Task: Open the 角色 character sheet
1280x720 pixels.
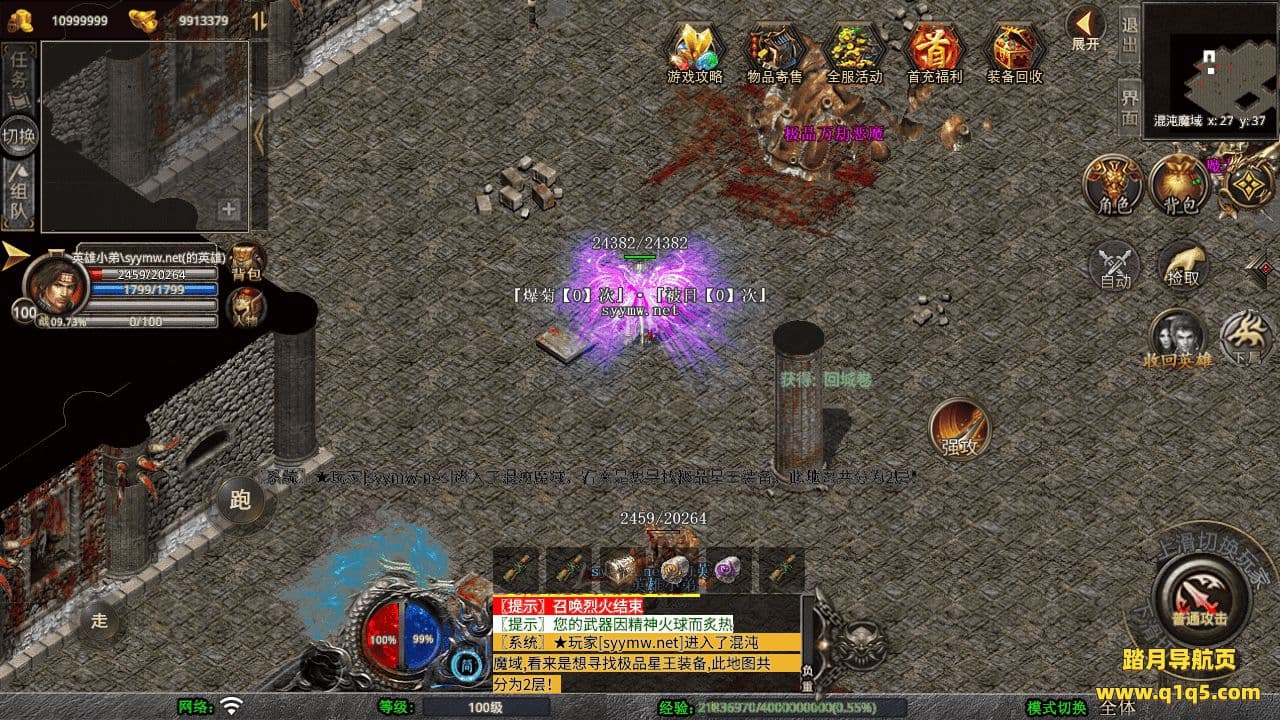Action: [1113, 185]
